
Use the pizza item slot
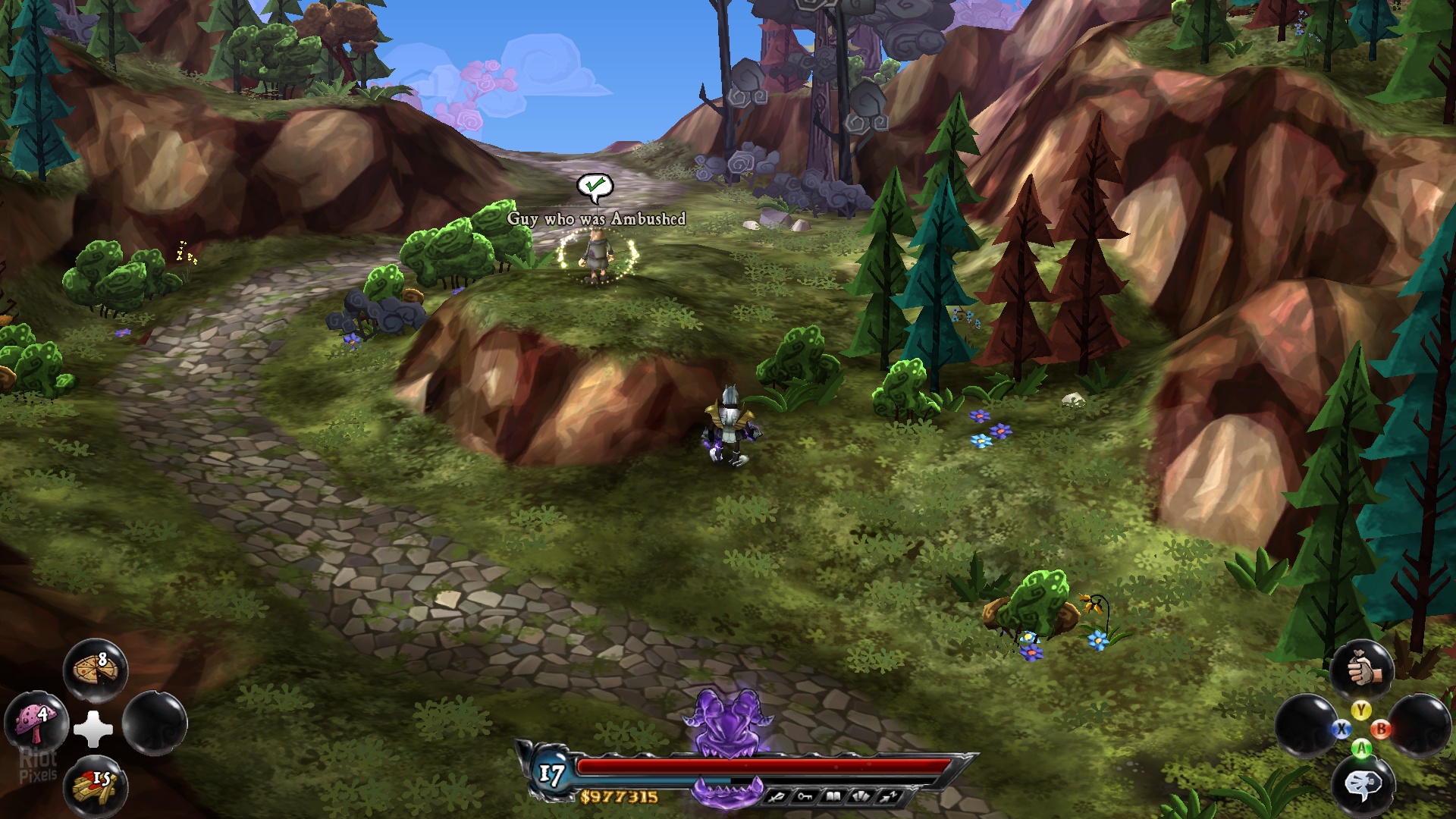tap(96, 670)
